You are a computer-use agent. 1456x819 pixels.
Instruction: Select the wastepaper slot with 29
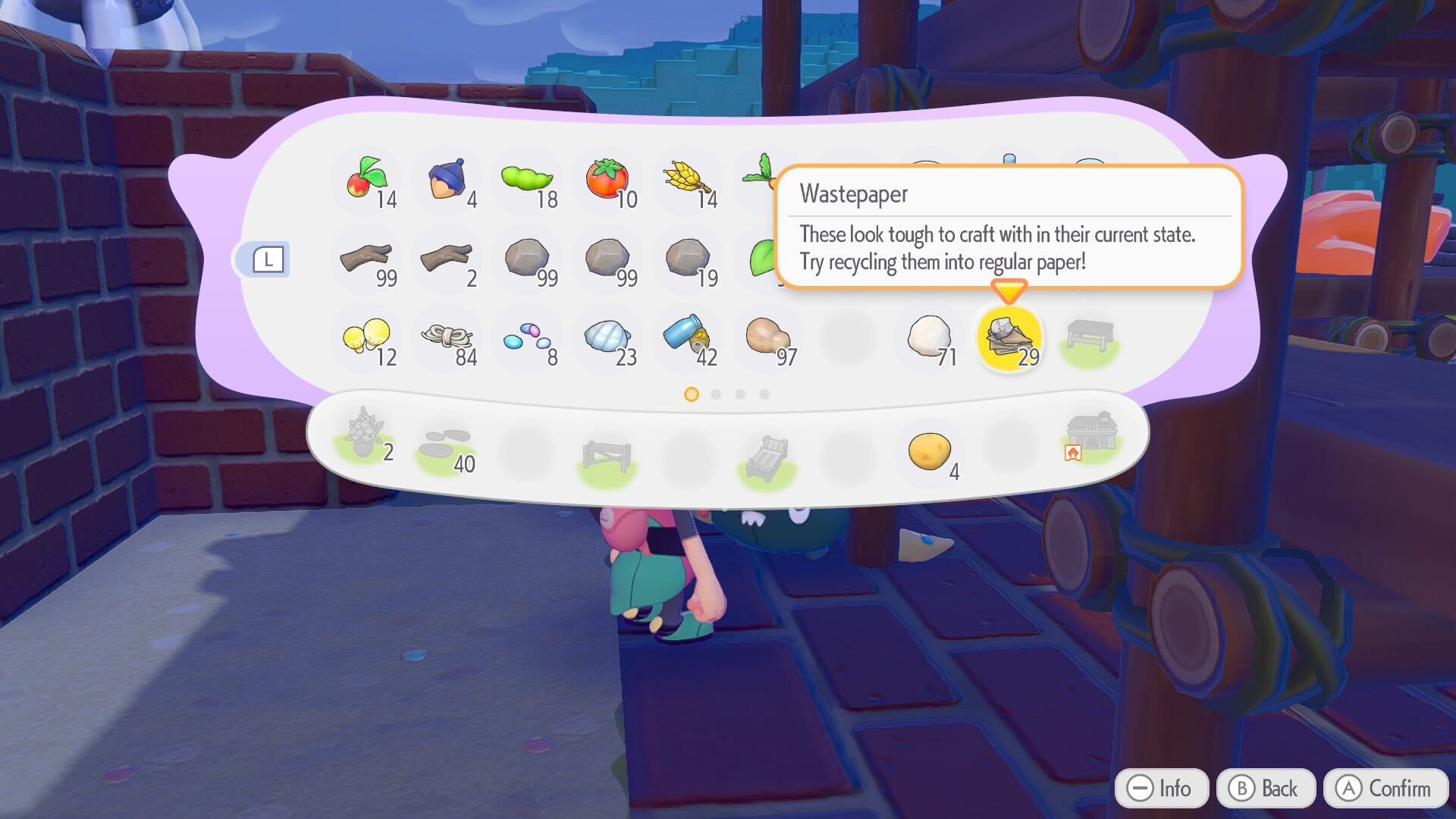point(1009,337)
